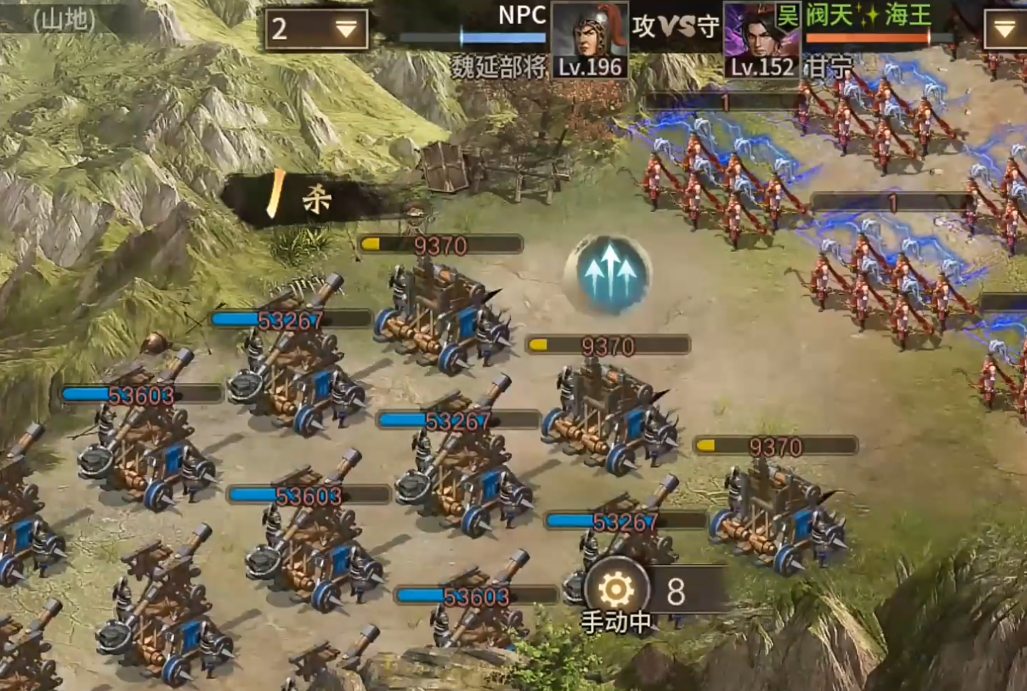
Task: Select the attacker general portrait Lv.196
Action: pyautogui.click(x=590, y=39)
